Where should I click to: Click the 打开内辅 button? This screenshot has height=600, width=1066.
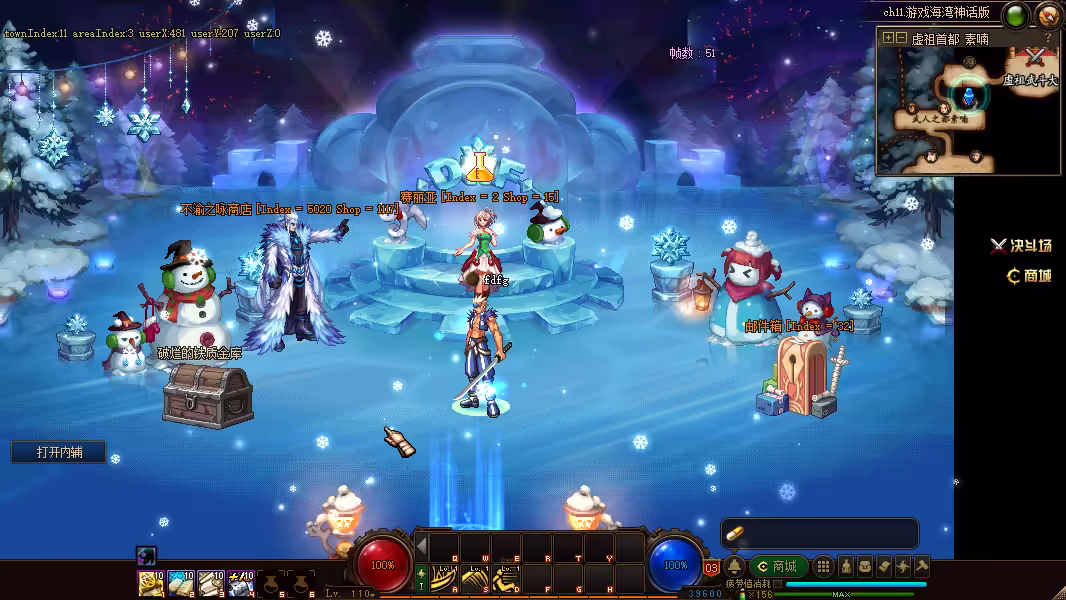click(x=59, y=452)
